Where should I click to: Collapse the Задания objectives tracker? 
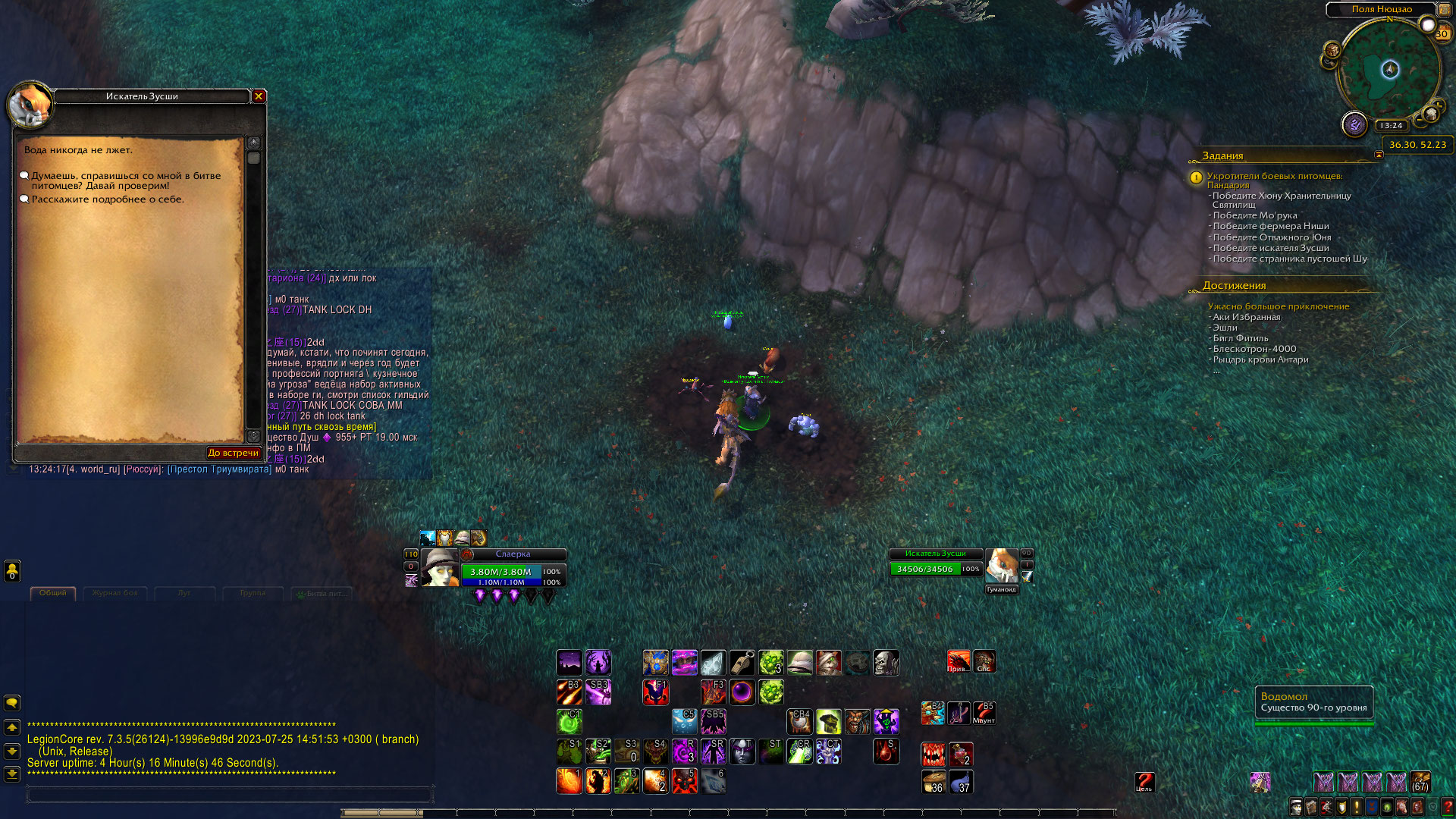pyautogui.click(x=1379, y=155)
